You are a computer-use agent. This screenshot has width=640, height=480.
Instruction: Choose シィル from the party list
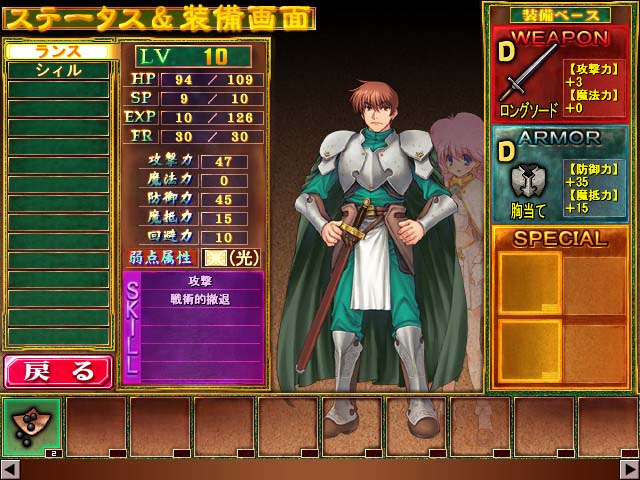[58, 70]
